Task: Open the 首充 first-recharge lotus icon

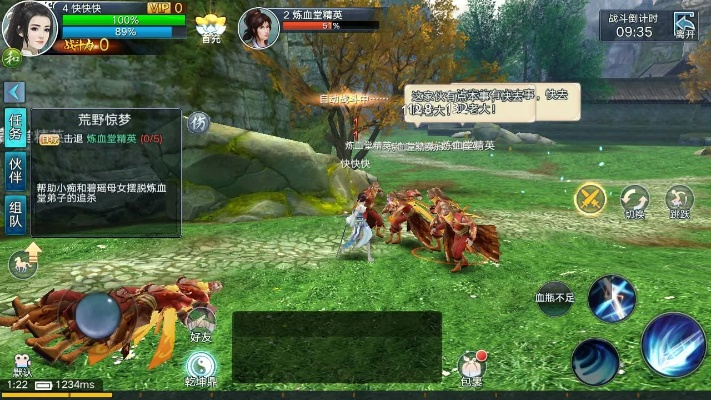Action: click(210, 27)
